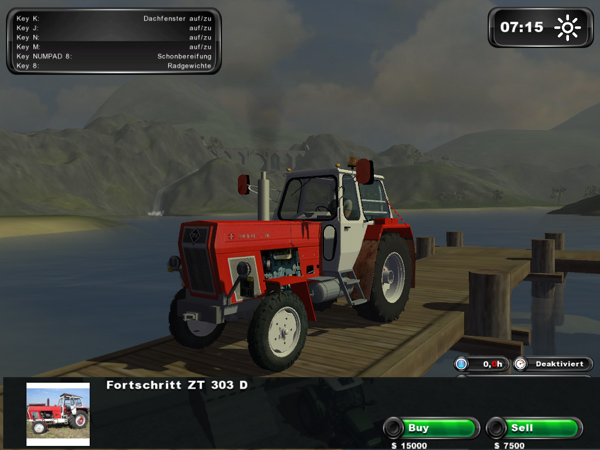600x450 pixels.
Task: Sell the tractor for $7500
Action: point(533,428)
